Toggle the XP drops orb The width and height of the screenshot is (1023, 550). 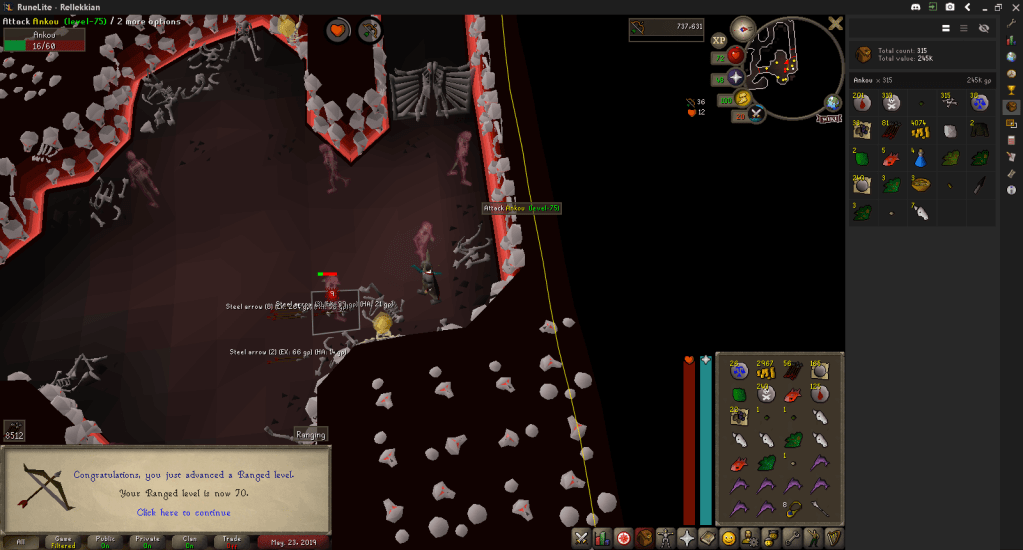click(x=718, y=40)
